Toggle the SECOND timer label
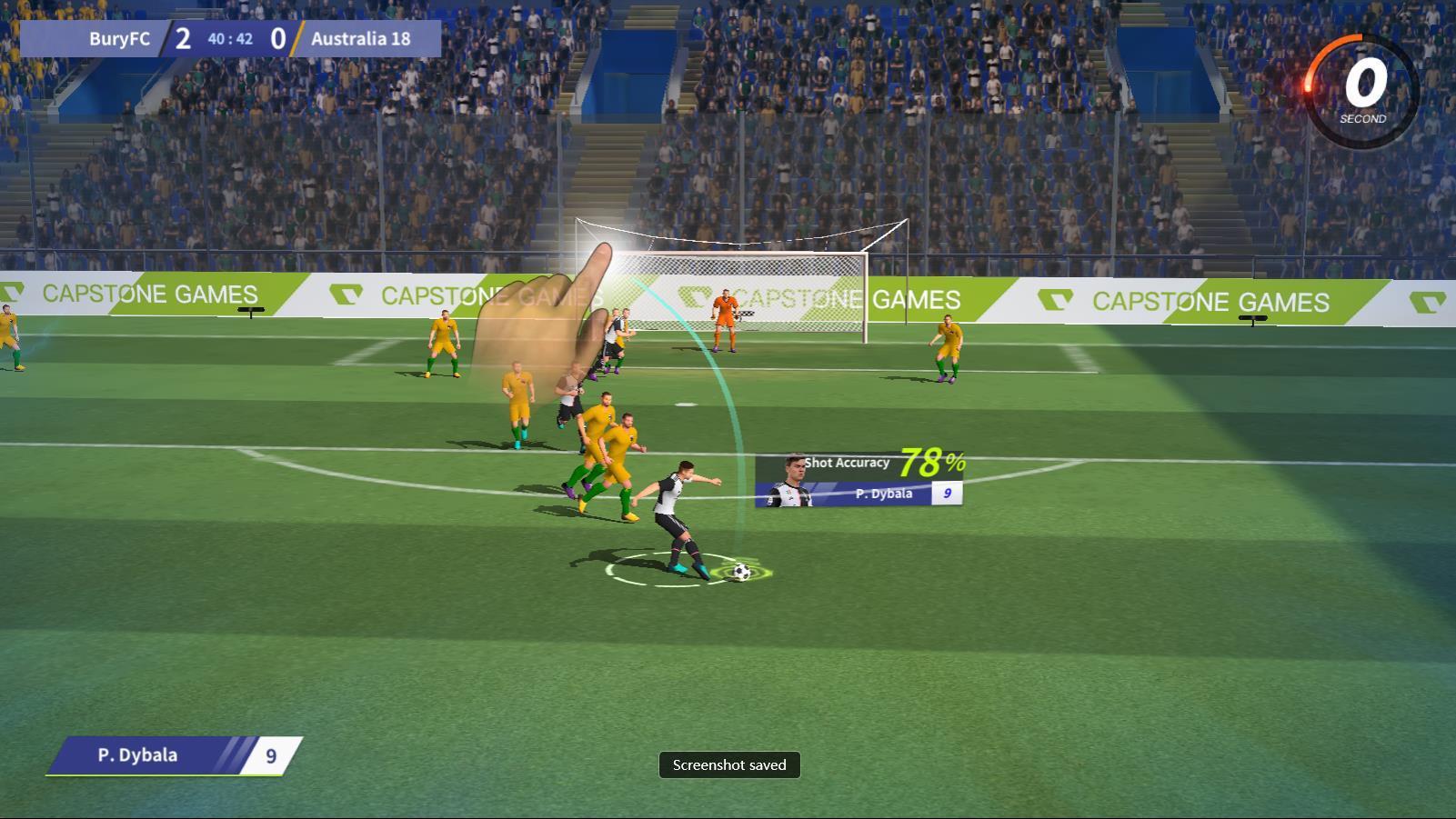This screenshot has width=1456, height=819. click(x=1361, y=117)
